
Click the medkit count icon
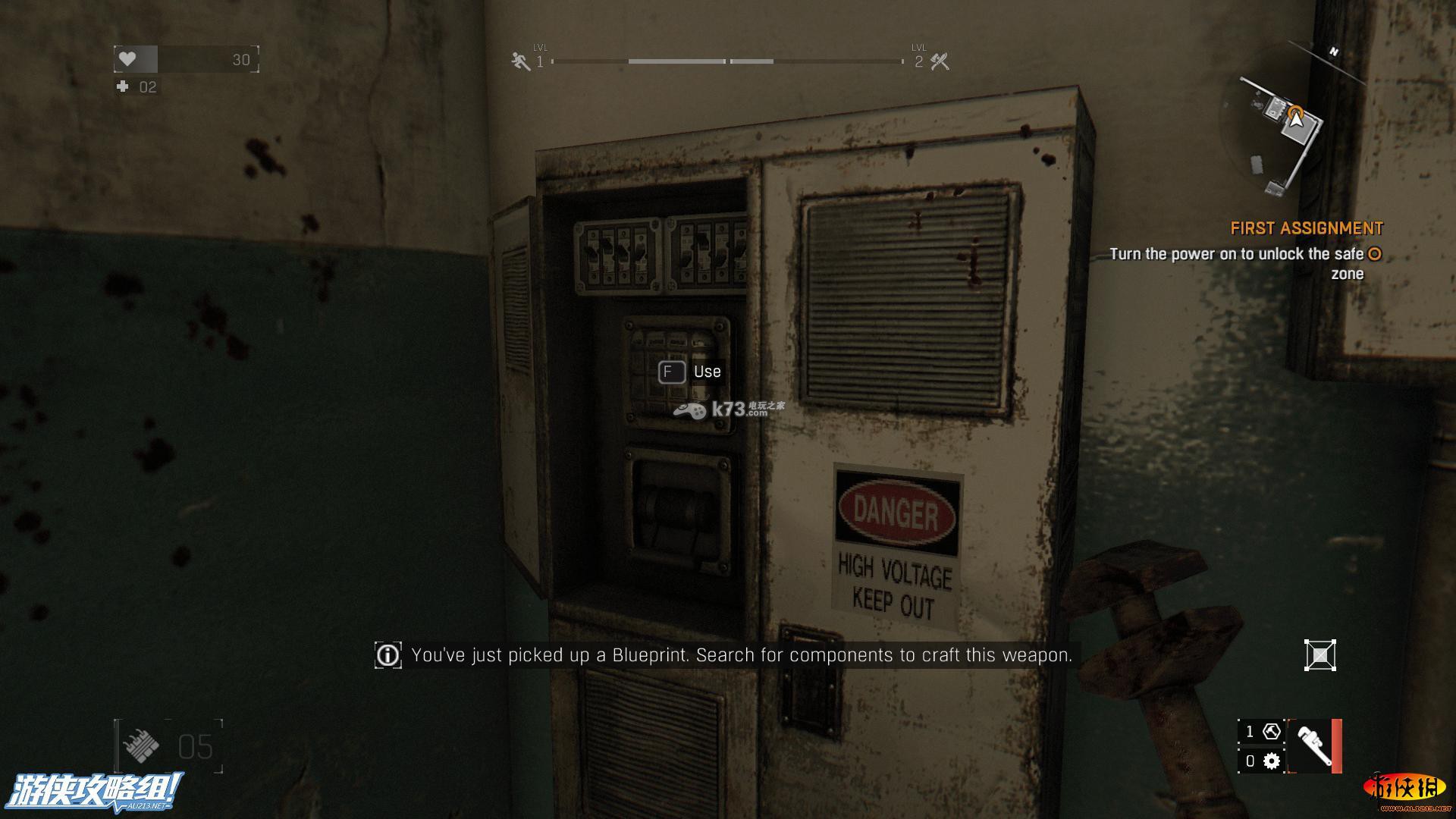point(123,87)
